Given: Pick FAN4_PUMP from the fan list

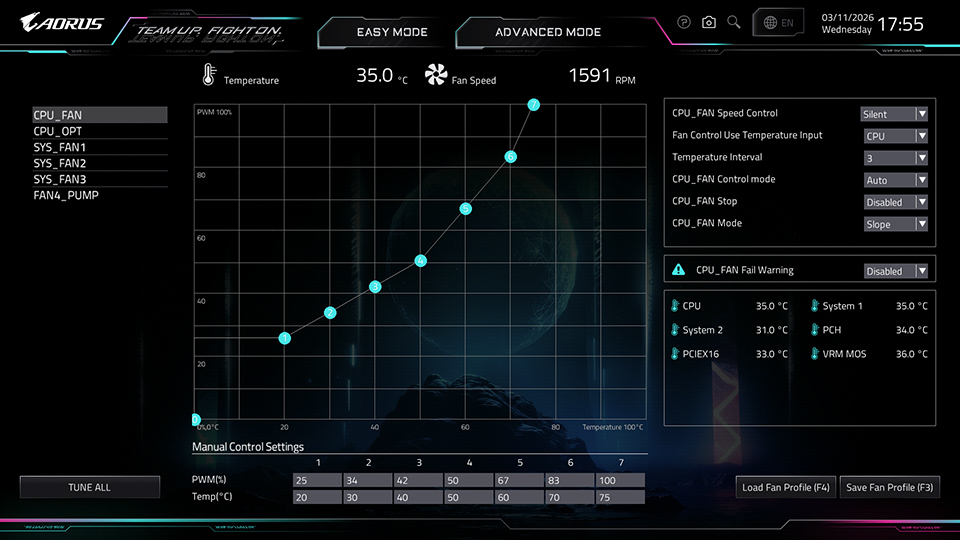Looking at the screenshot, I should 66,195.
